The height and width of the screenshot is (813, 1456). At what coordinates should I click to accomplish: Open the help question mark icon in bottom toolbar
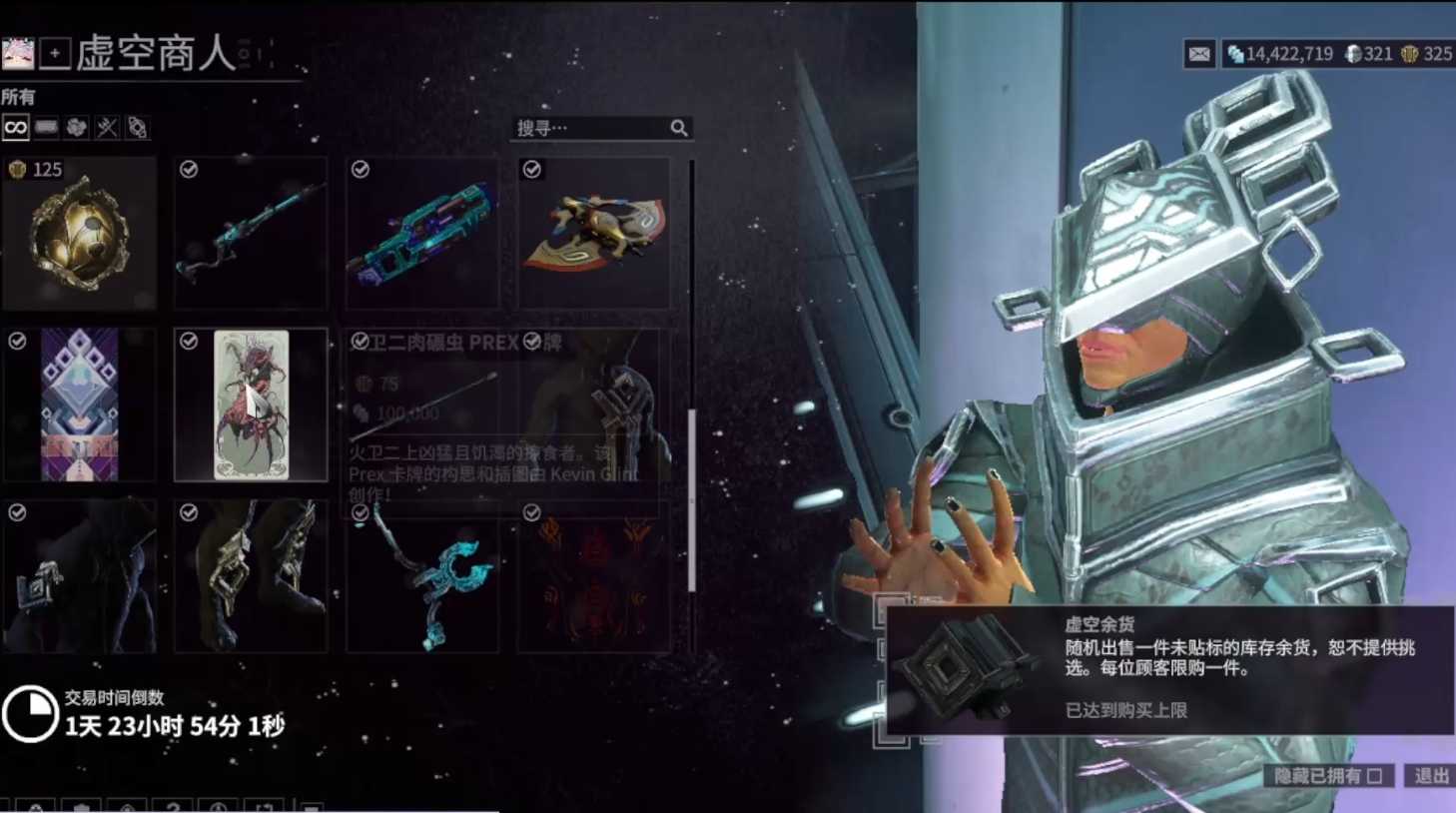[173, 807]
